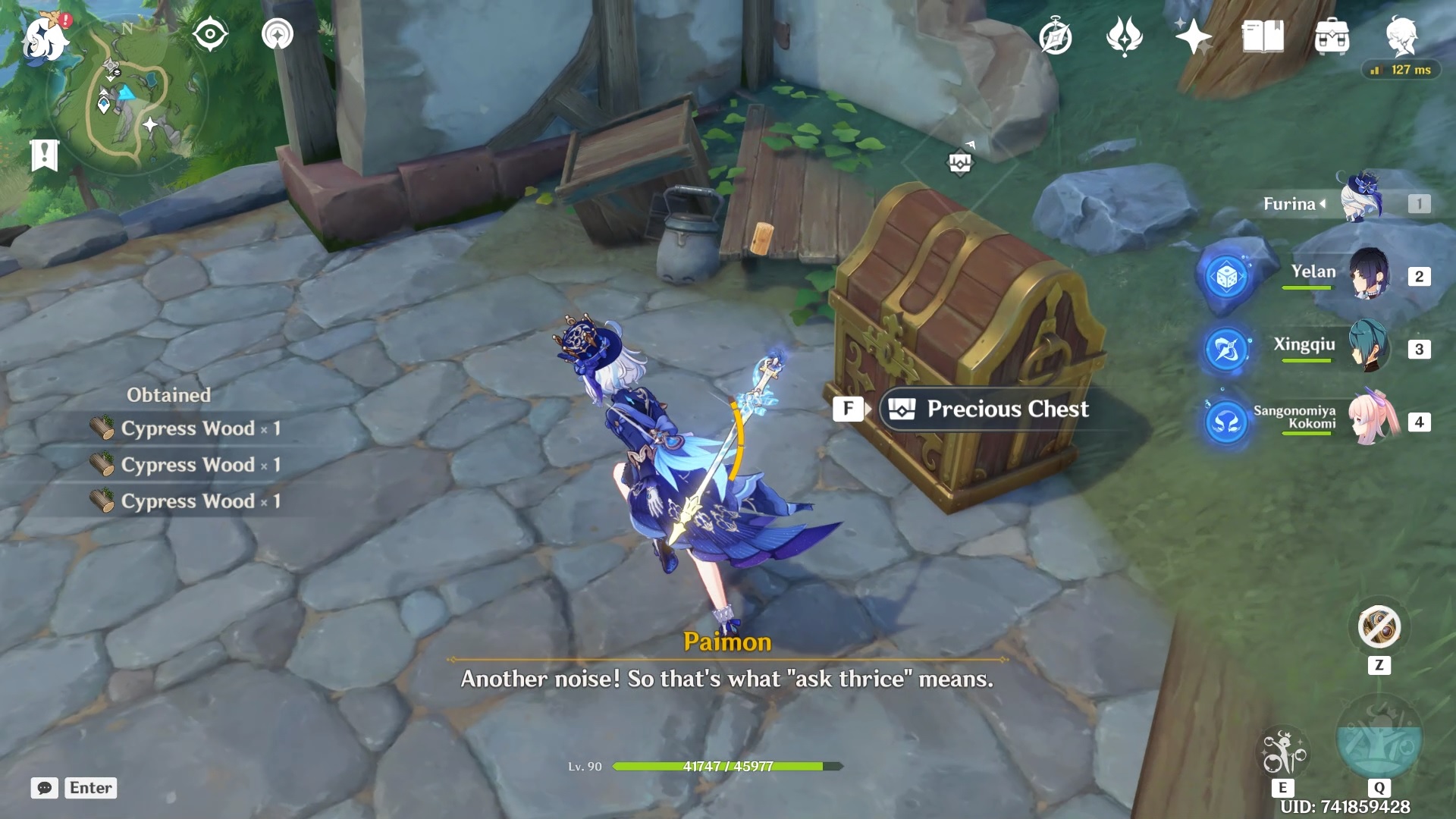Toggle the elemental sight eye icon
This screenshot has height=819, width=1456.
[210, 35]
